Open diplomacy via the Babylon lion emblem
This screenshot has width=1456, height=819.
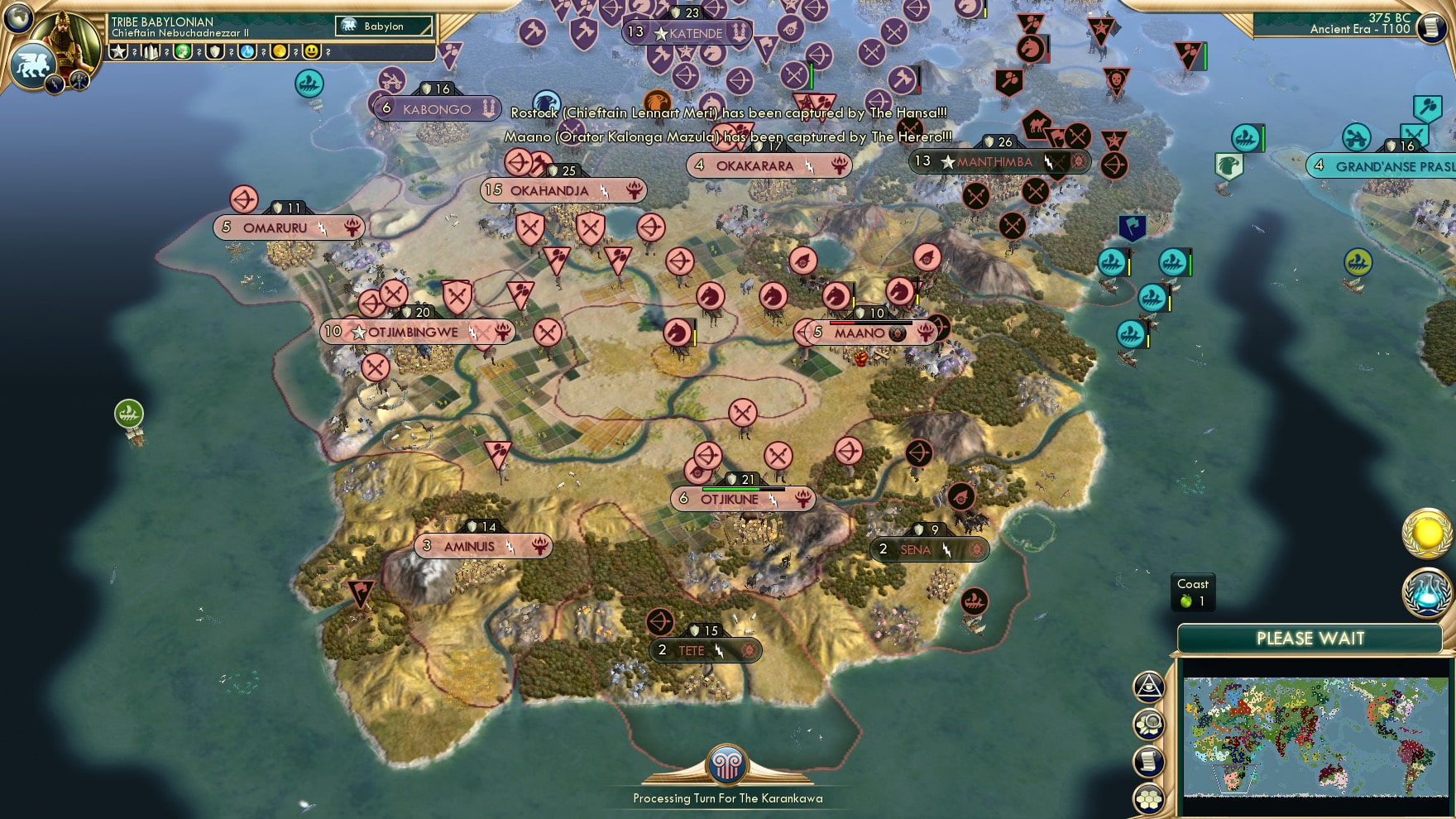32,65
